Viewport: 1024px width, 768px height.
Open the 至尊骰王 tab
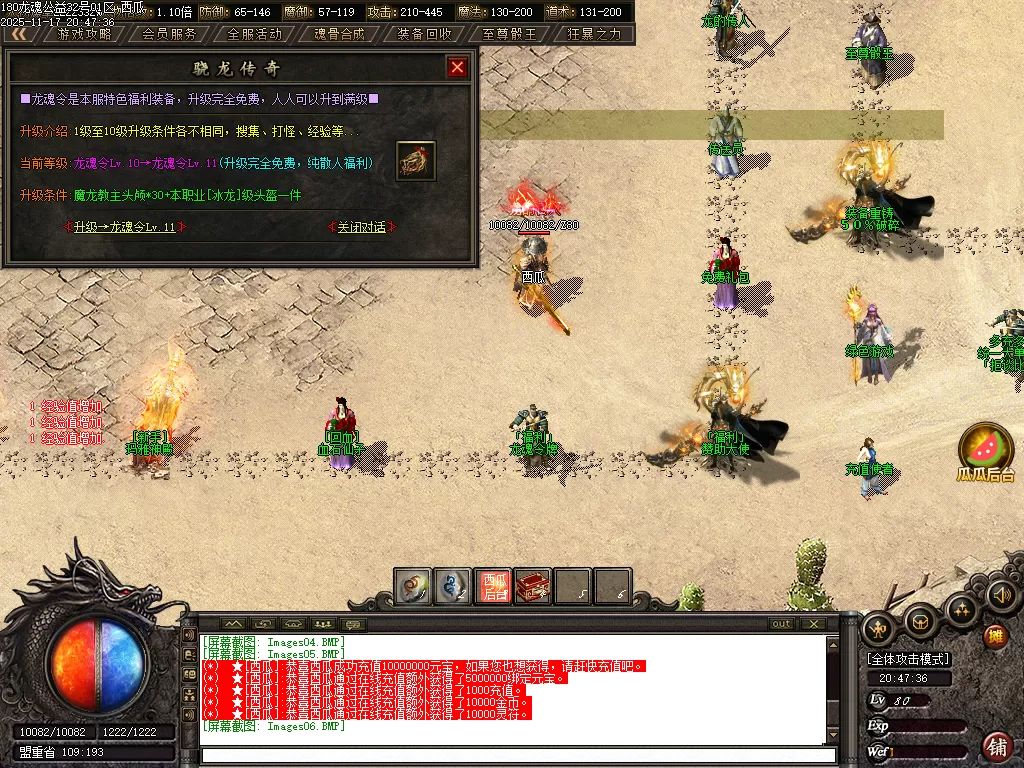pos(509,33)
